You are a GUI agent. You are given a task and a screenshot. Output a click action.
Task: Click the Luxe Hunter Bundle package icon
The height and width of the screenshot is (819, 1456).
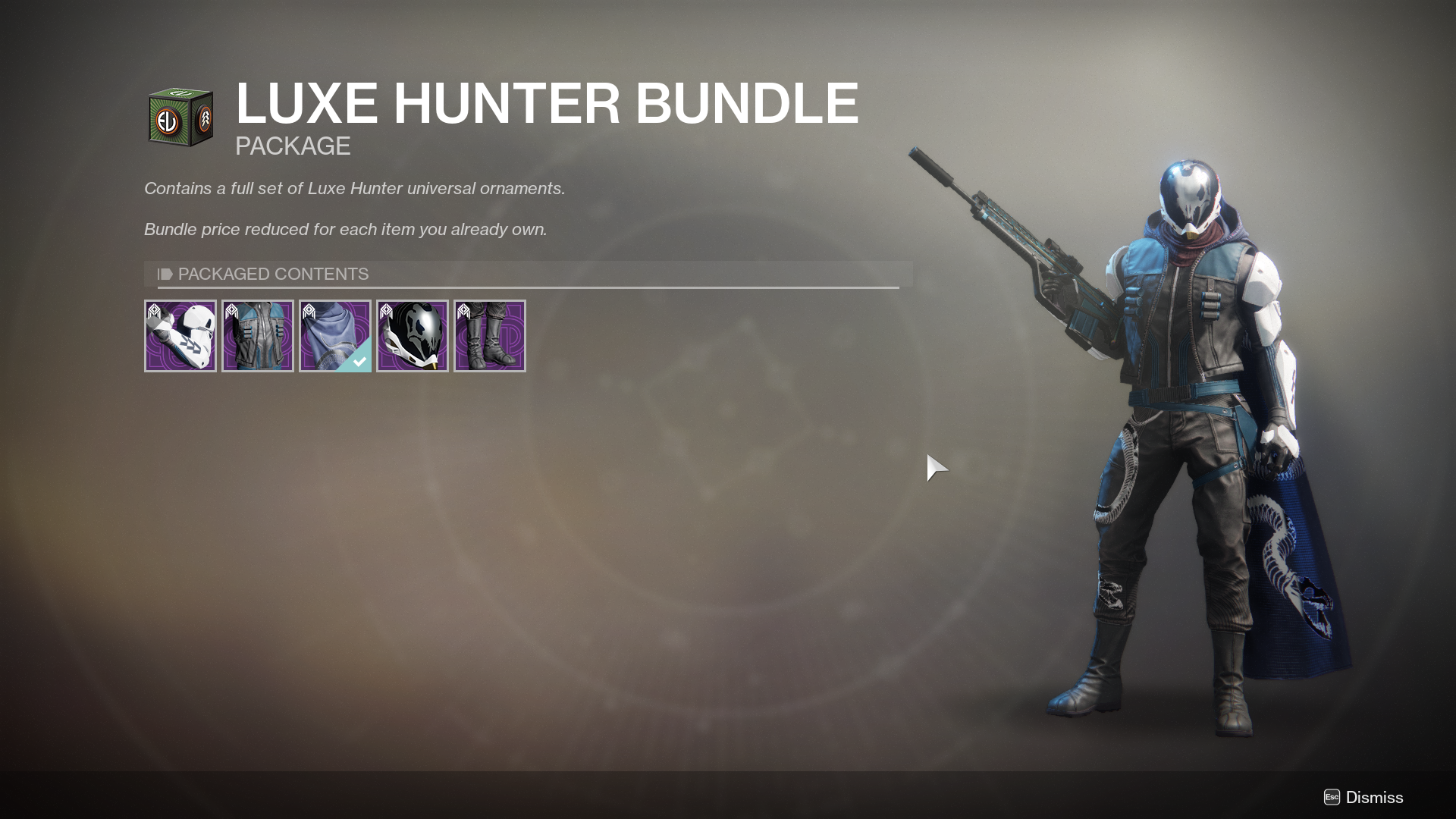click(180, 118)
